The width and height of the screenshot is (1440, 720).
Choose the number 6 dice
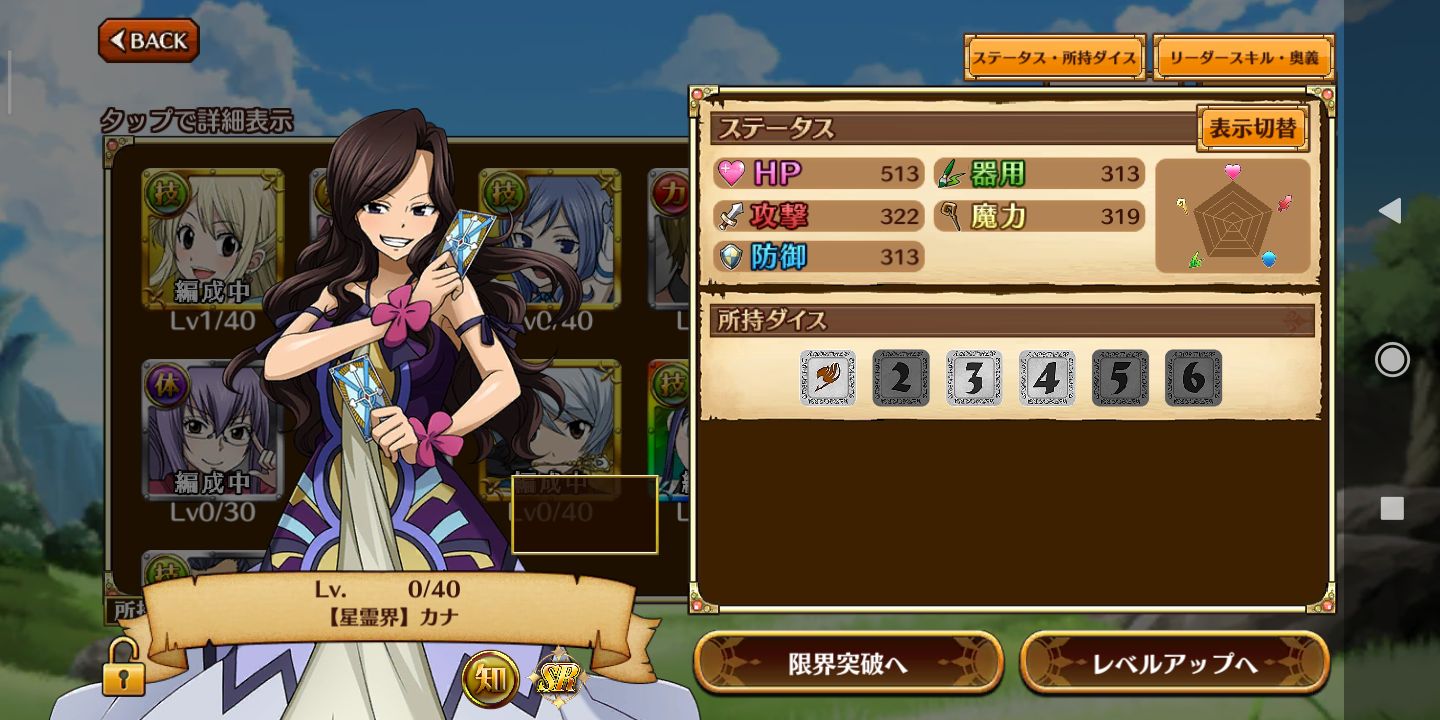tap(1193, 378)
